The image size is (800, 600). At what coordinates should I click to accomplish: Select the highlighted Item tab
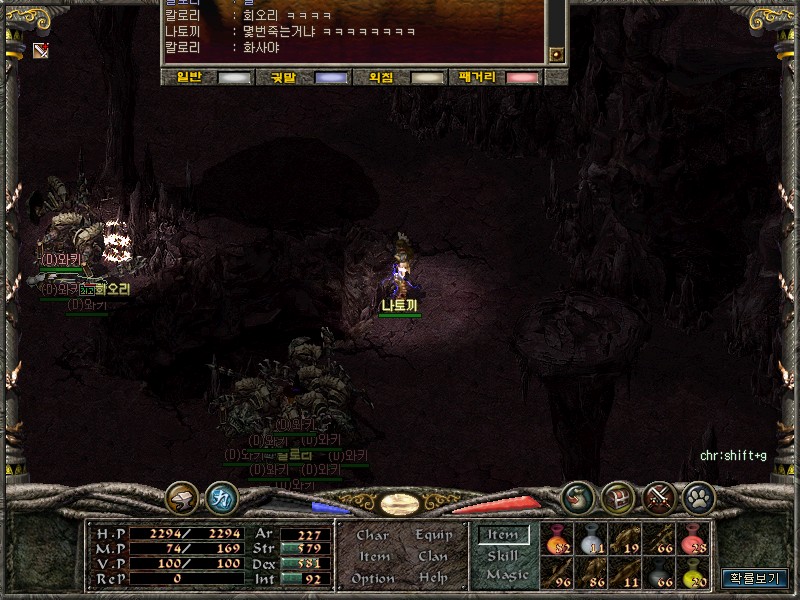[503, 535]
